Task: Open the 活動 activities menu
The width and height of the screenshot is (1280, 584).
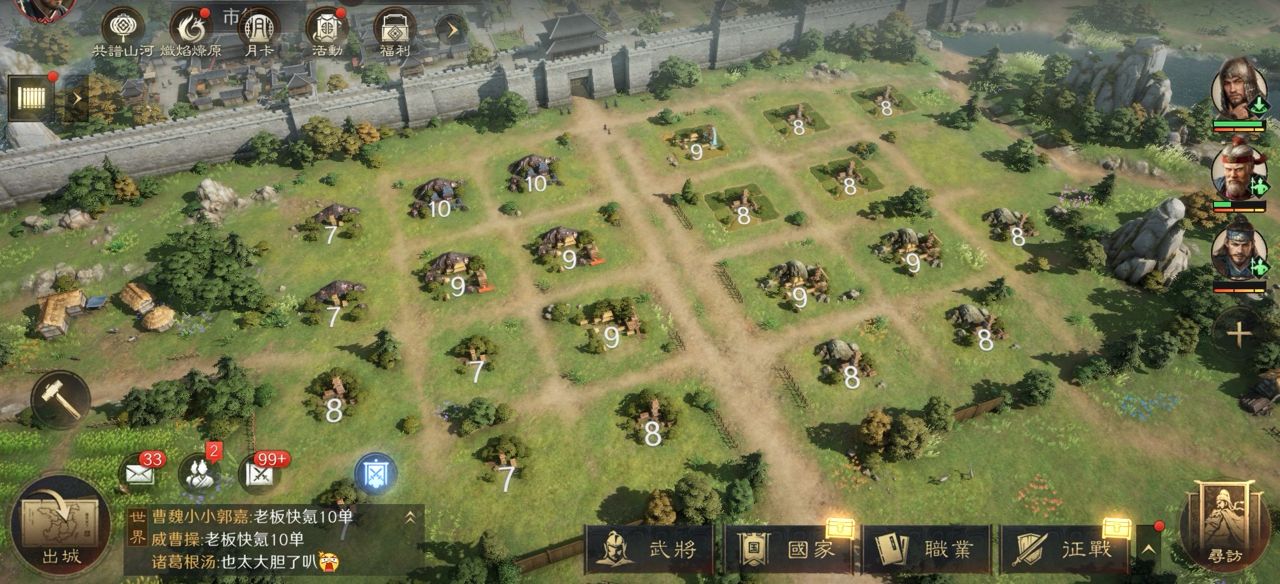Action: [326, 30]
